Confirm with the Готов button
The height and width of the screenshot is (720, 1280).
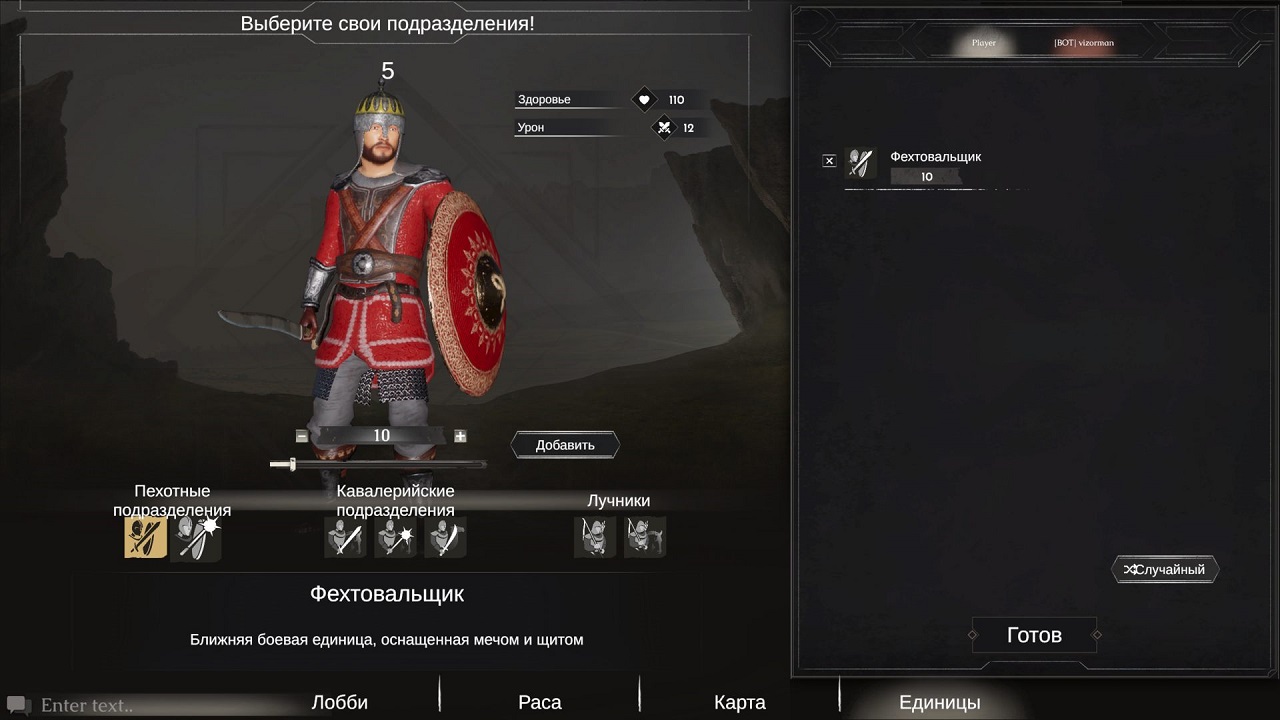[1034, 635]
